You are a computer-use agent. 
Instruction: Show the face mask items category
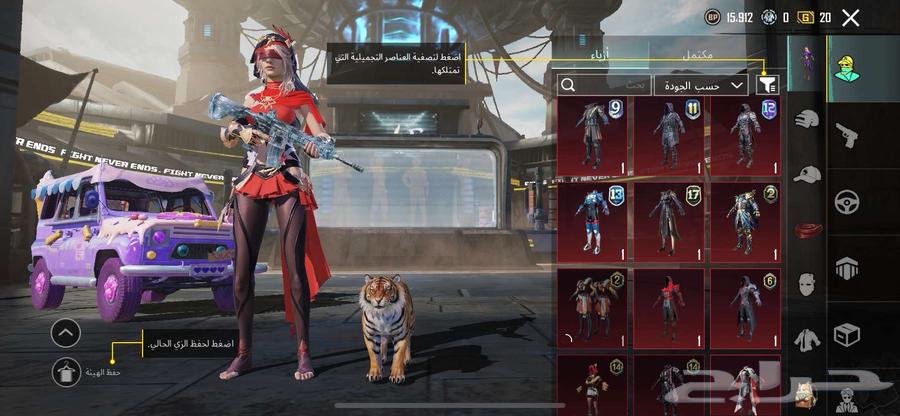click(807, 283)
